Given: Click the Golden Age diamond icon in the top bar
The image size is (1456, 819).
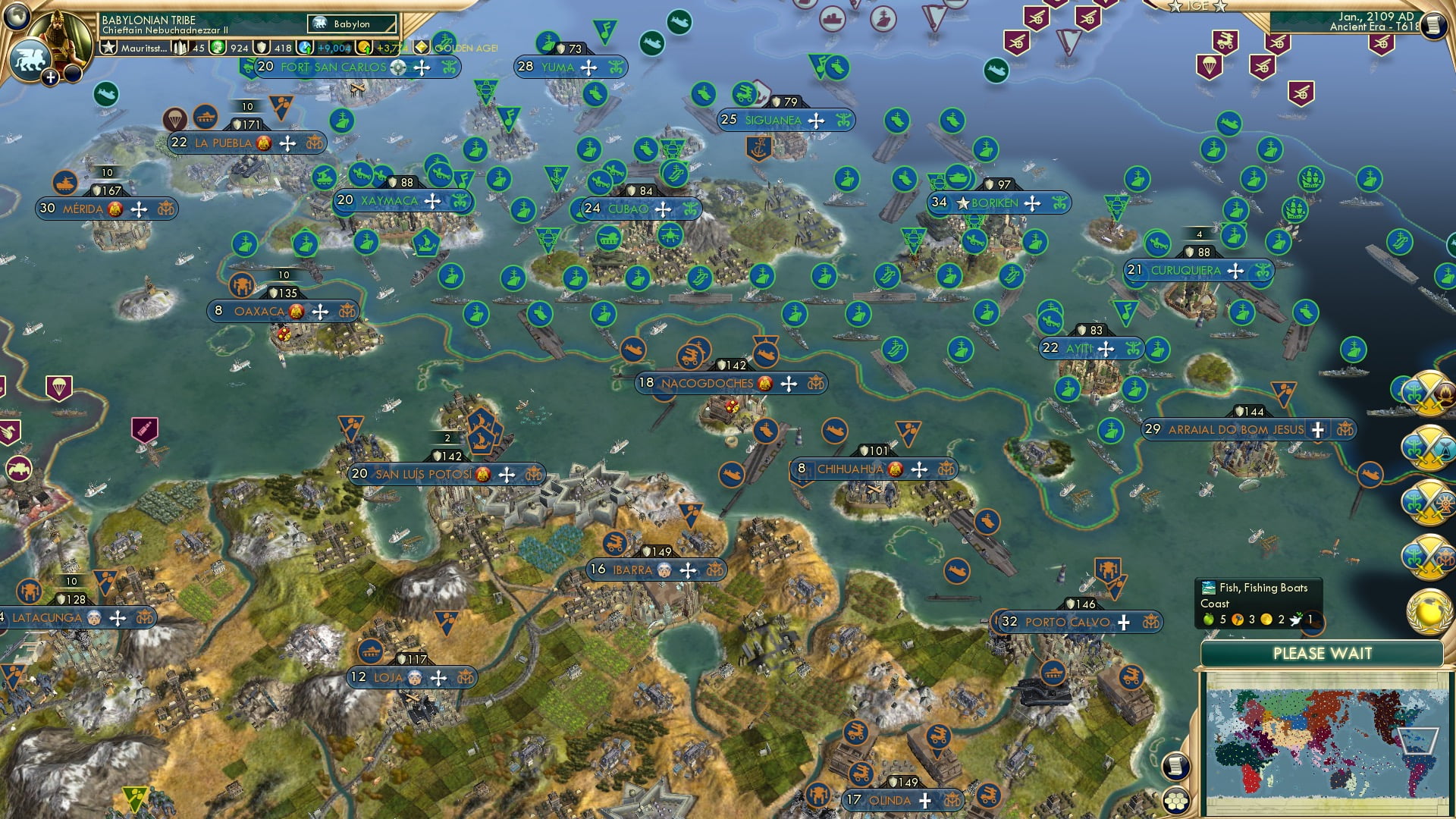Looking at the screenshot, I should (422, 45).
